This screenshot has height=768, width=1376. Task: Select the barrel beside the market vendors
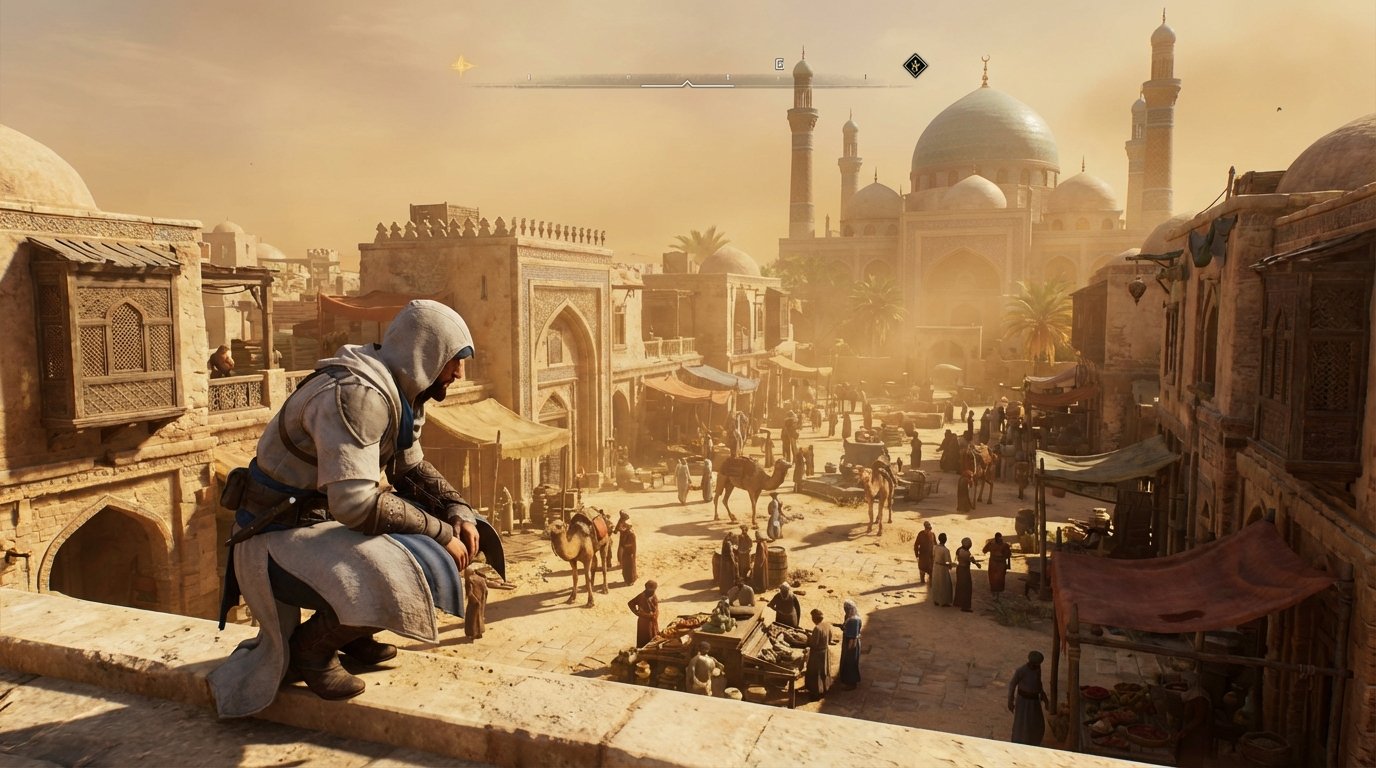click(x=778, y=562)
